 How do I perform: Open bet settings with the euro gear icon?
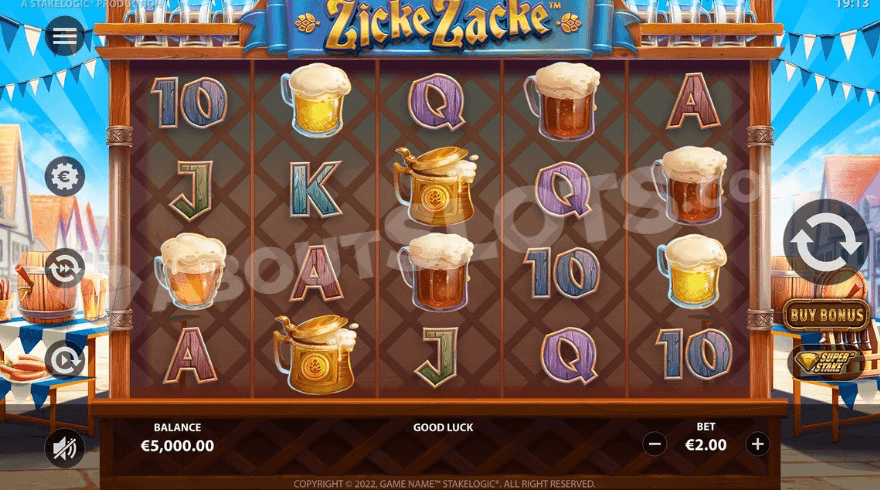(65, 177)
